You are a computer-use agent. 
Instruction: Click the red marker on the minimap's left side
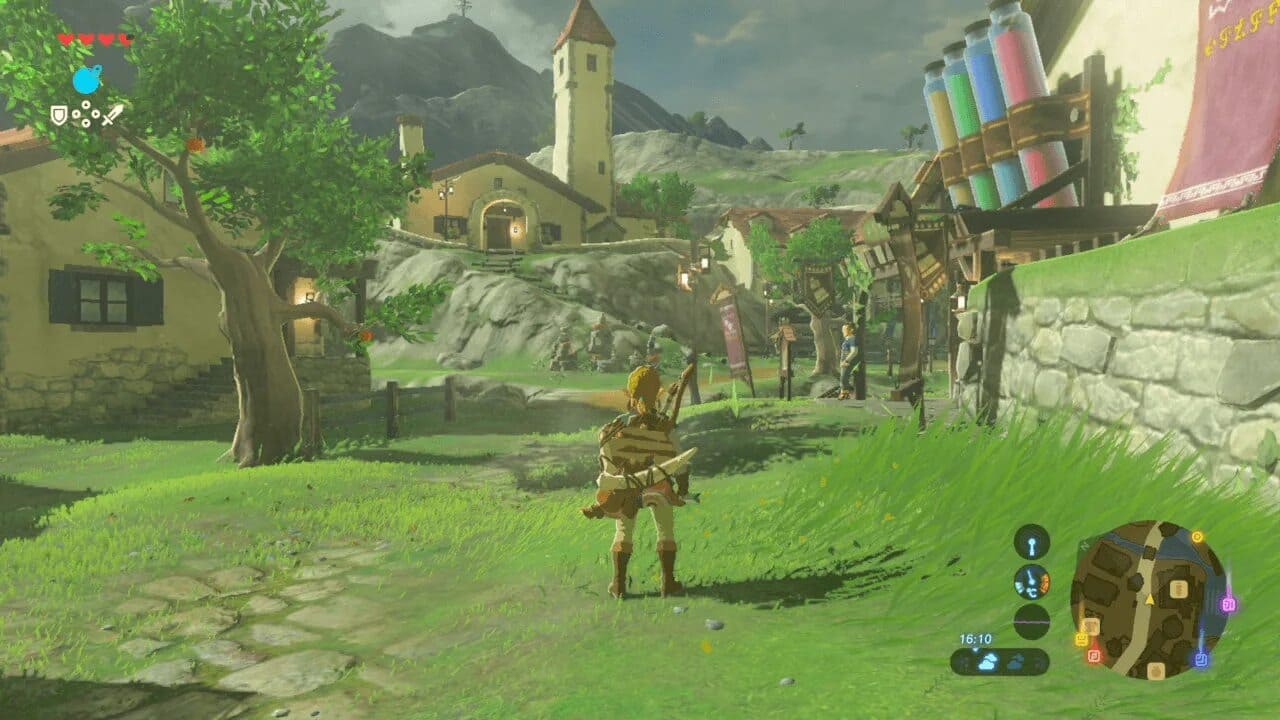(x=1094, y=655)
